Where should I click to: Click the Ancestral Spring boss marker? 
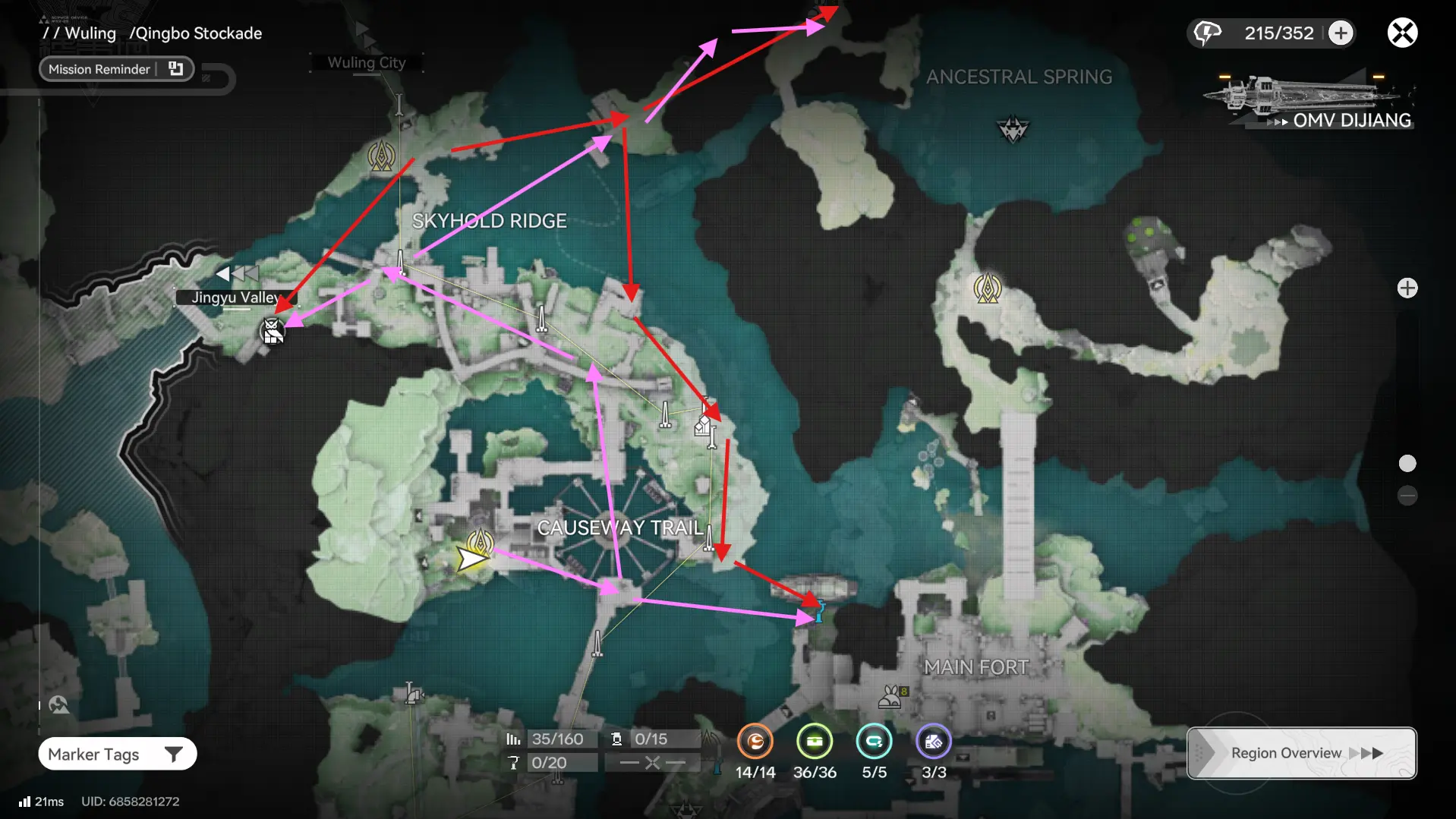pyautogui.click(x=1013, y=129)
